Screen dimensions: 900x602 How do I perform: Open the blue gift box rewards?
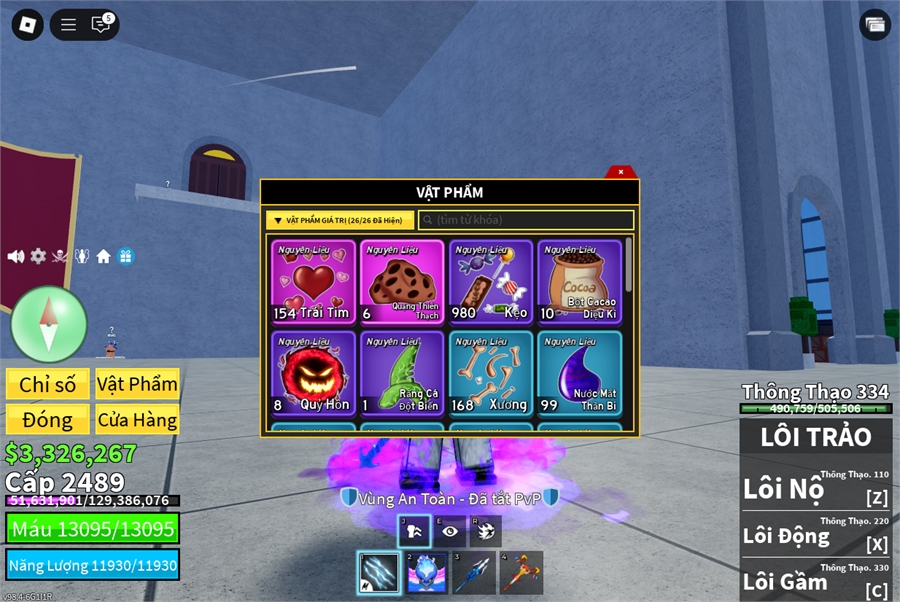[125, 256]
